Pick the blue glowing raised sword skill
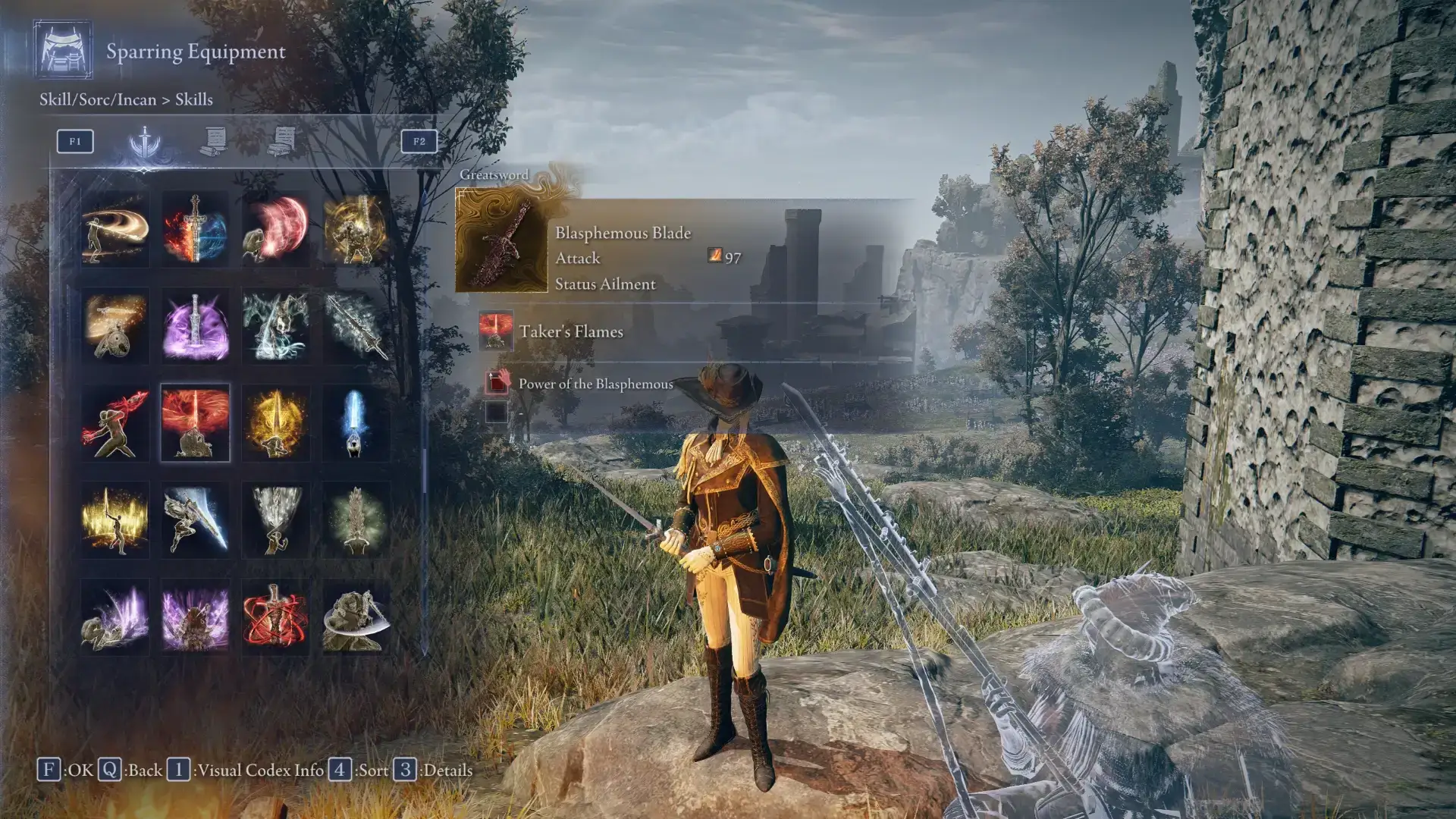The width and height of the screenshot is (1456, 819). pos(356,422)
